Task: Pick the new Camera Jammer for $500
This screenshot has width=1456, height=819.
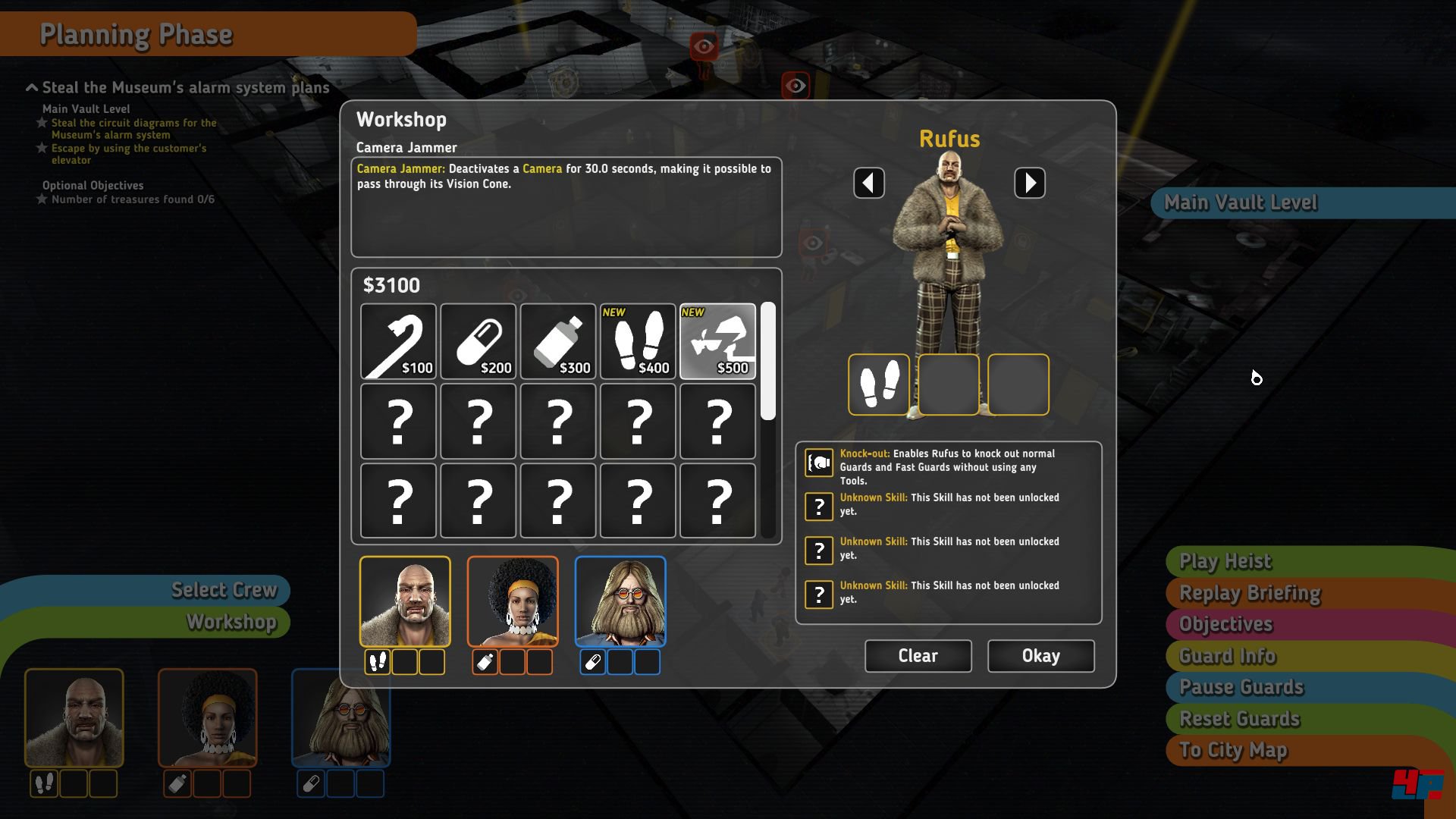Action: 717,340
